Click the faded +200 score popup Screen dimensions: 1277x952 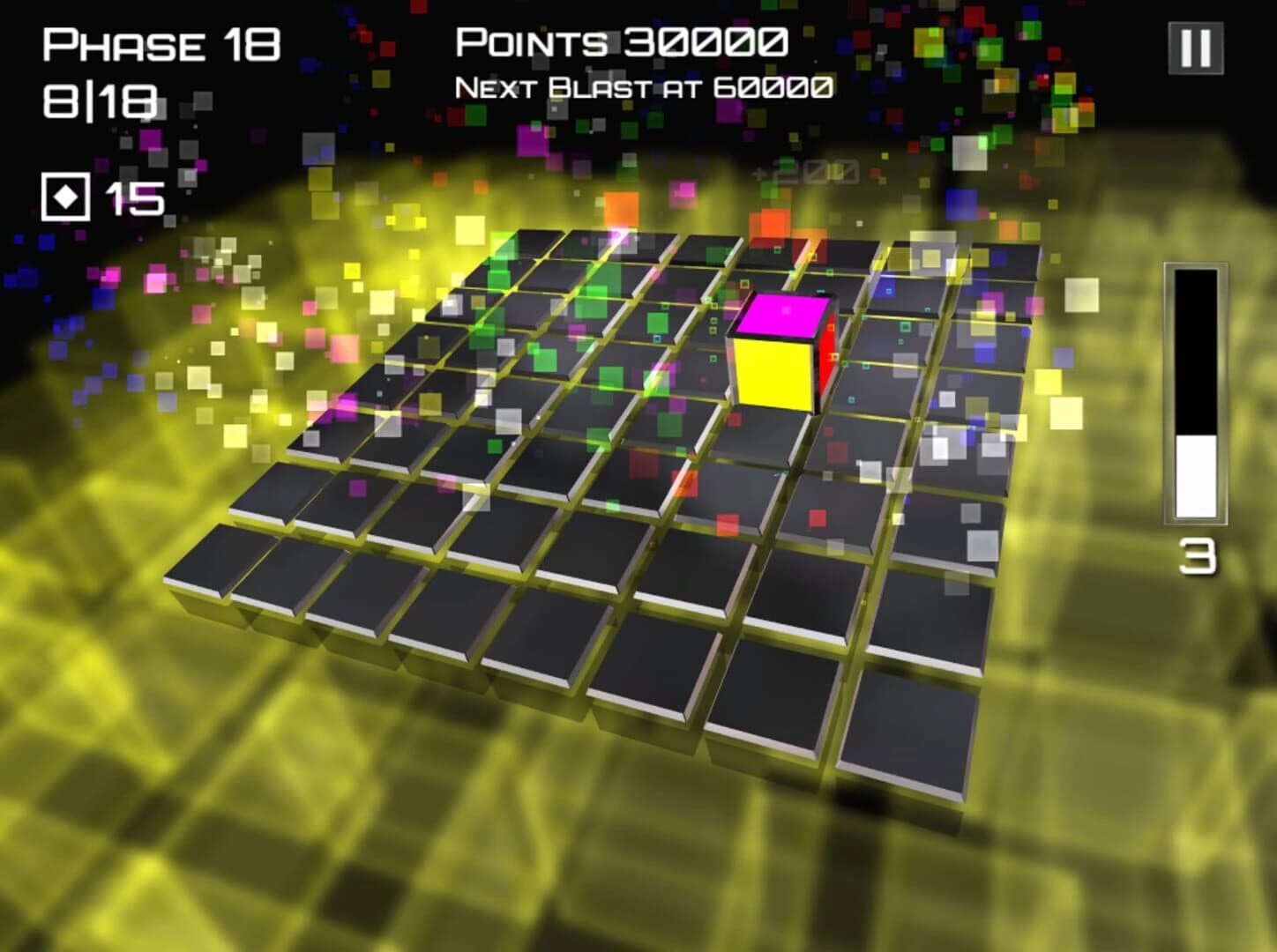807,170
